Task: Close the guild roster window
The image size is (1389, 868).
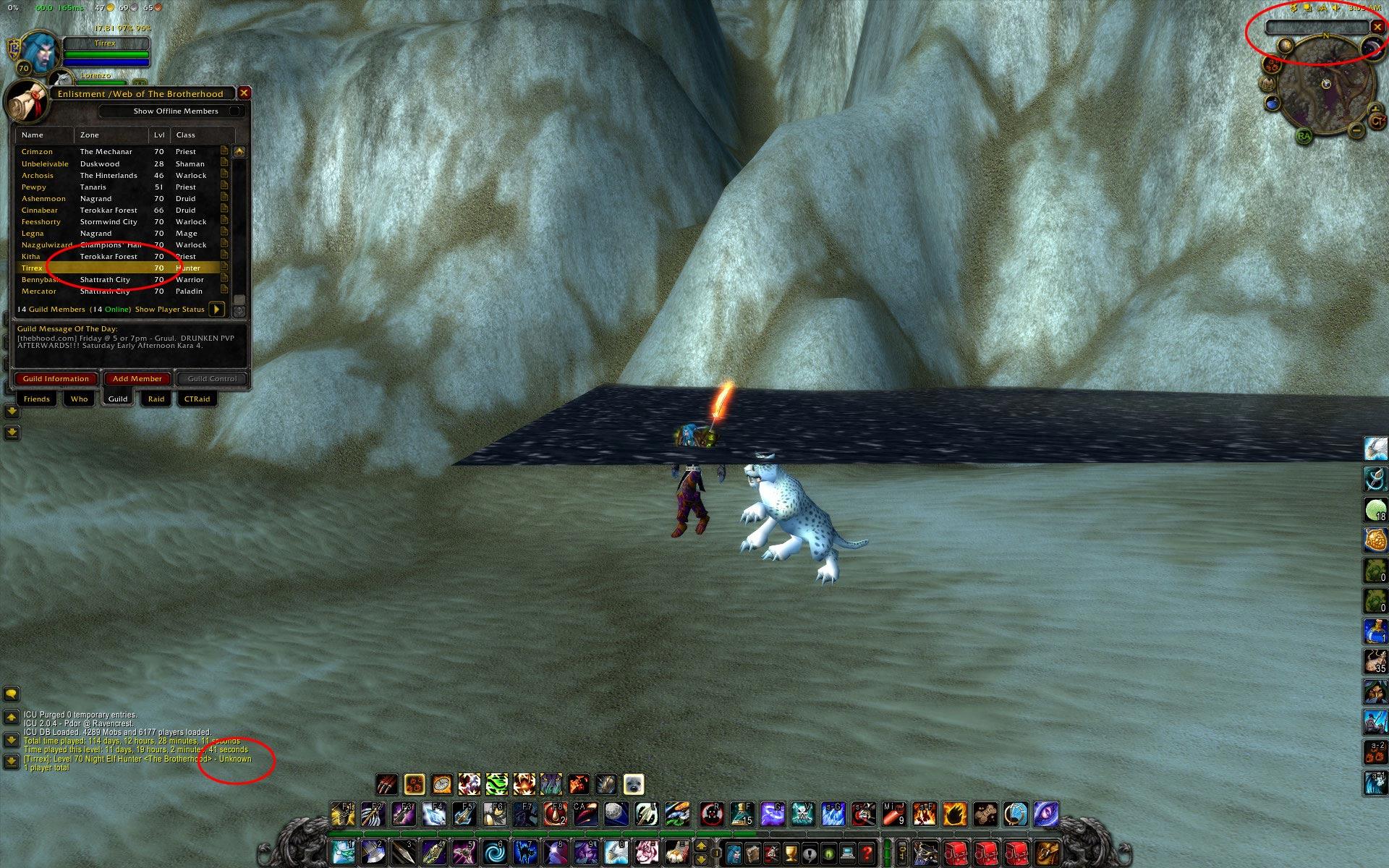Action: 245,93
